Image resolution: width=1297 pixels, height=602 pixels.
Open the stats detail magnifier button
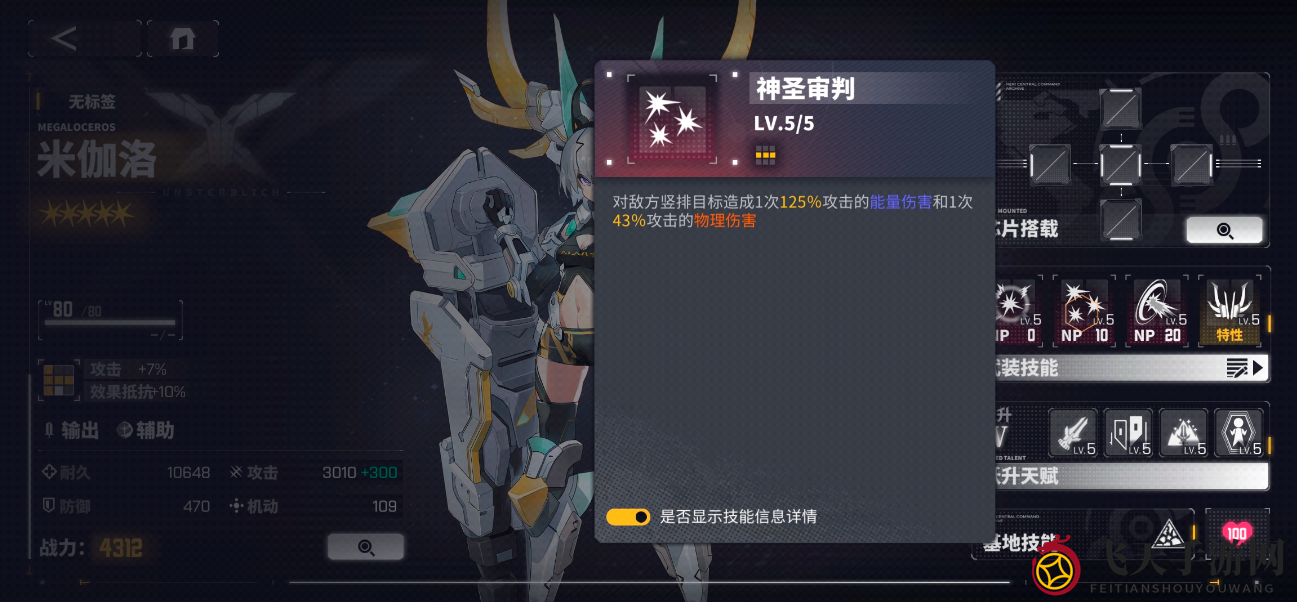(366, 547)
